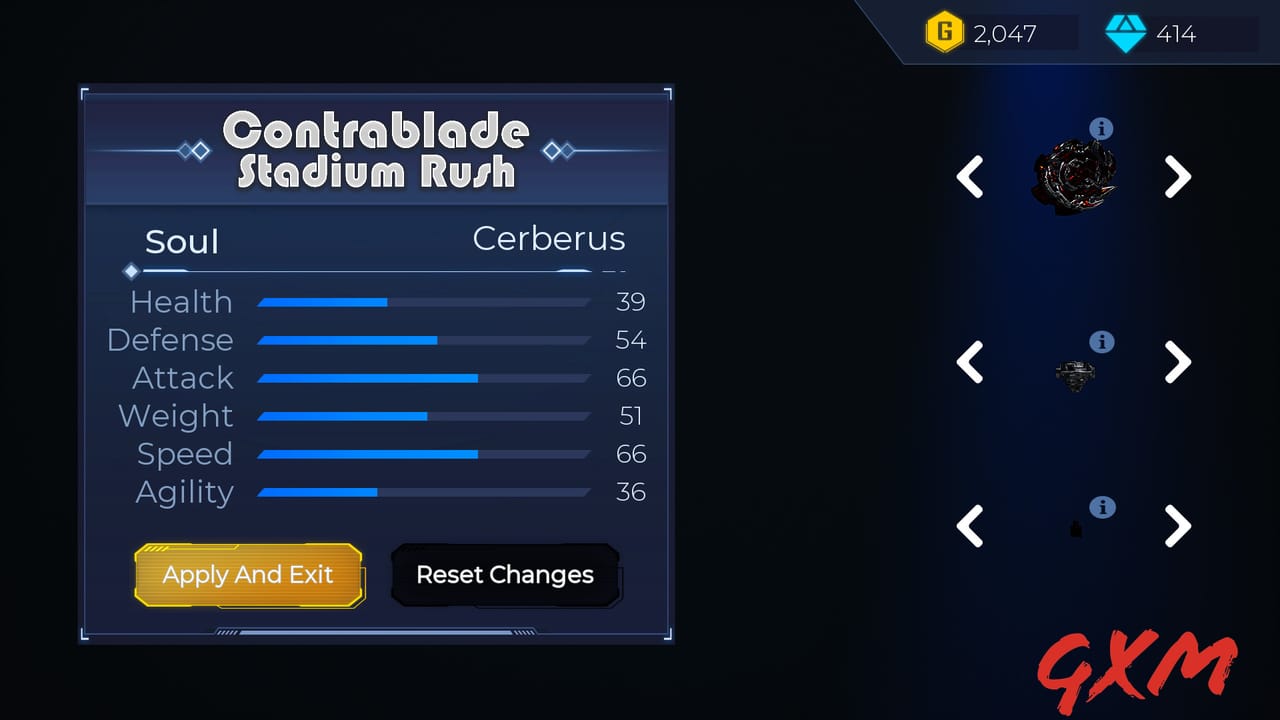This screenshot has height=720, width=1280.
Task: Open info tooltip for the bottom blade part
Action: point(1102,507)
